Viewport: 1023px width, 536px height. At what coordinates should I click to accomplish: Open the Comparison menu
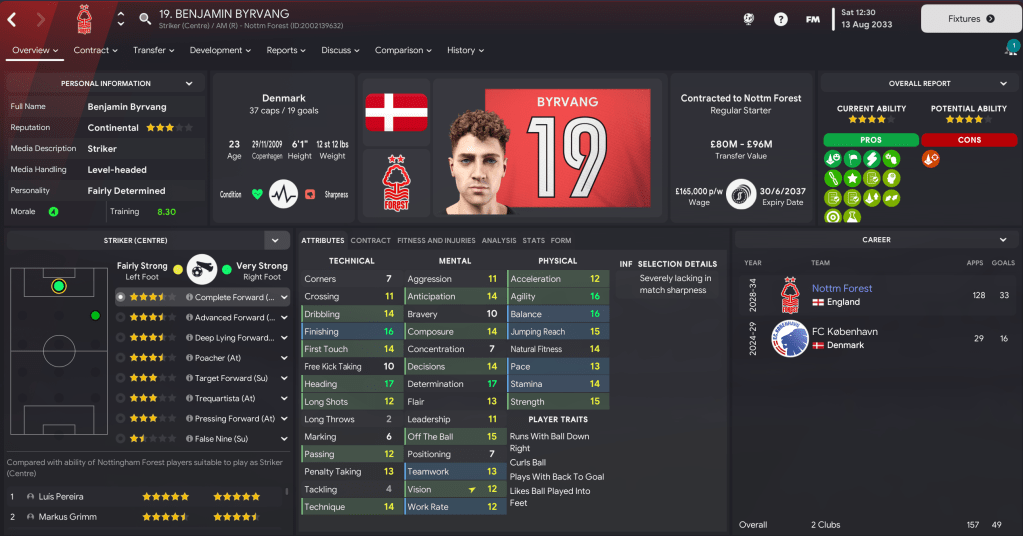click(404, 50)
